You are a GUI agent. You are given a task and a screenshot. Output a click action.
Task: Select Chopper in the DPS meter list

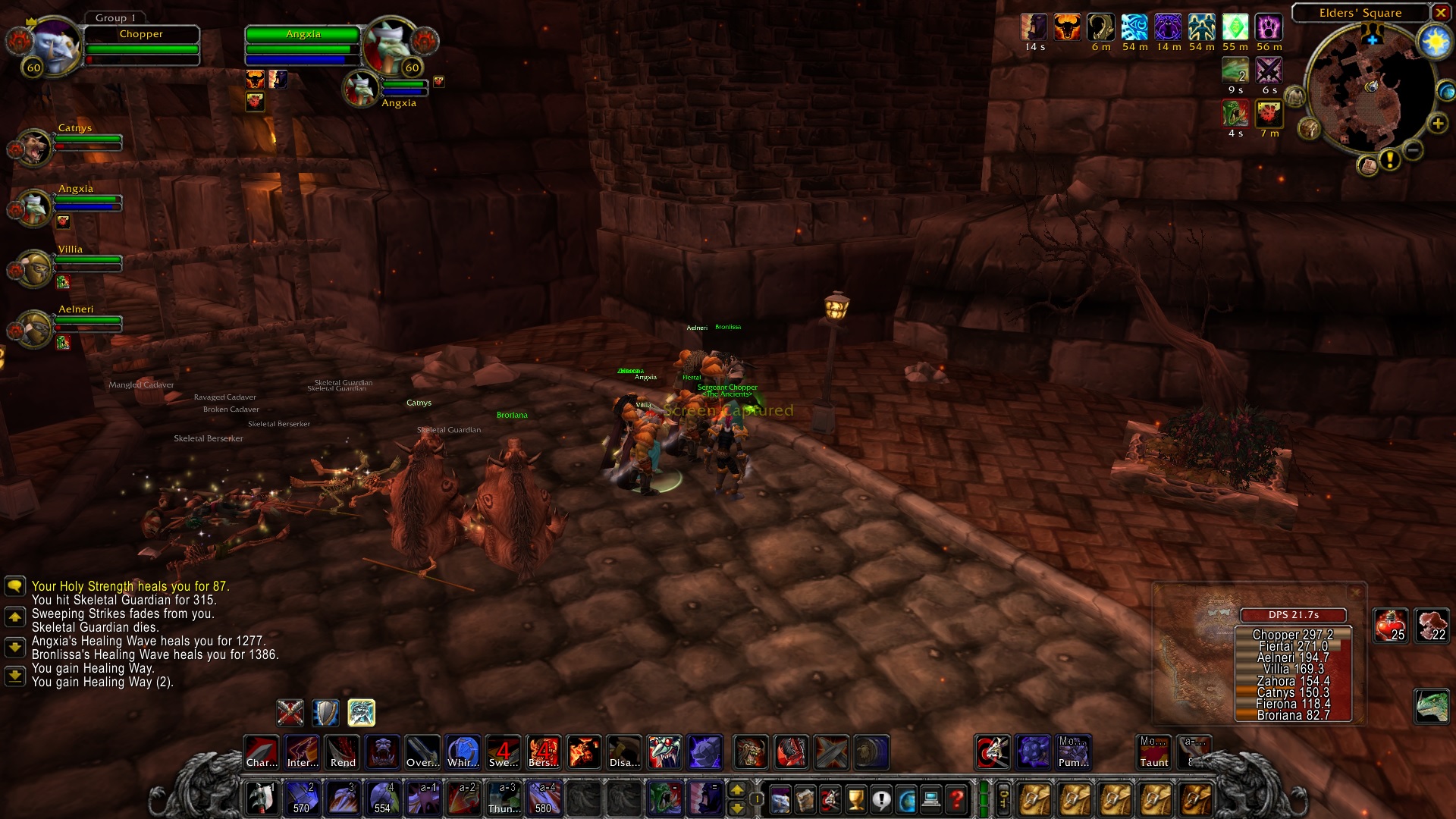(x=1293, y=635)
